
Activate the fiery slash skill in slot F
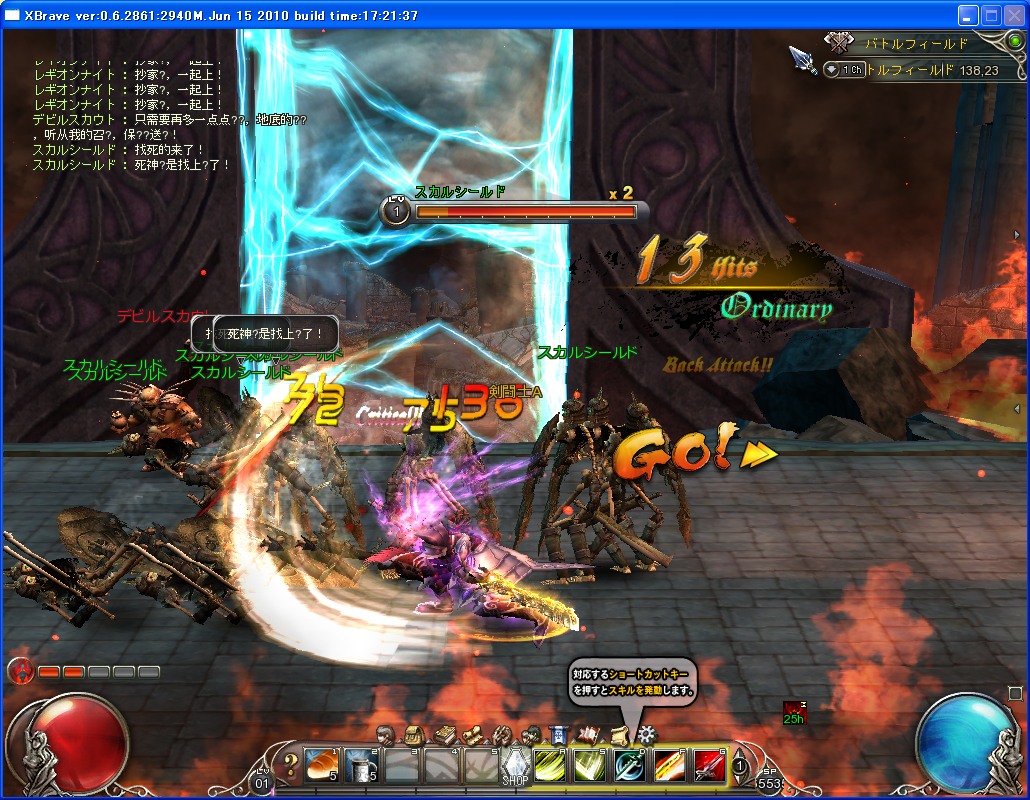pos(668,767)
